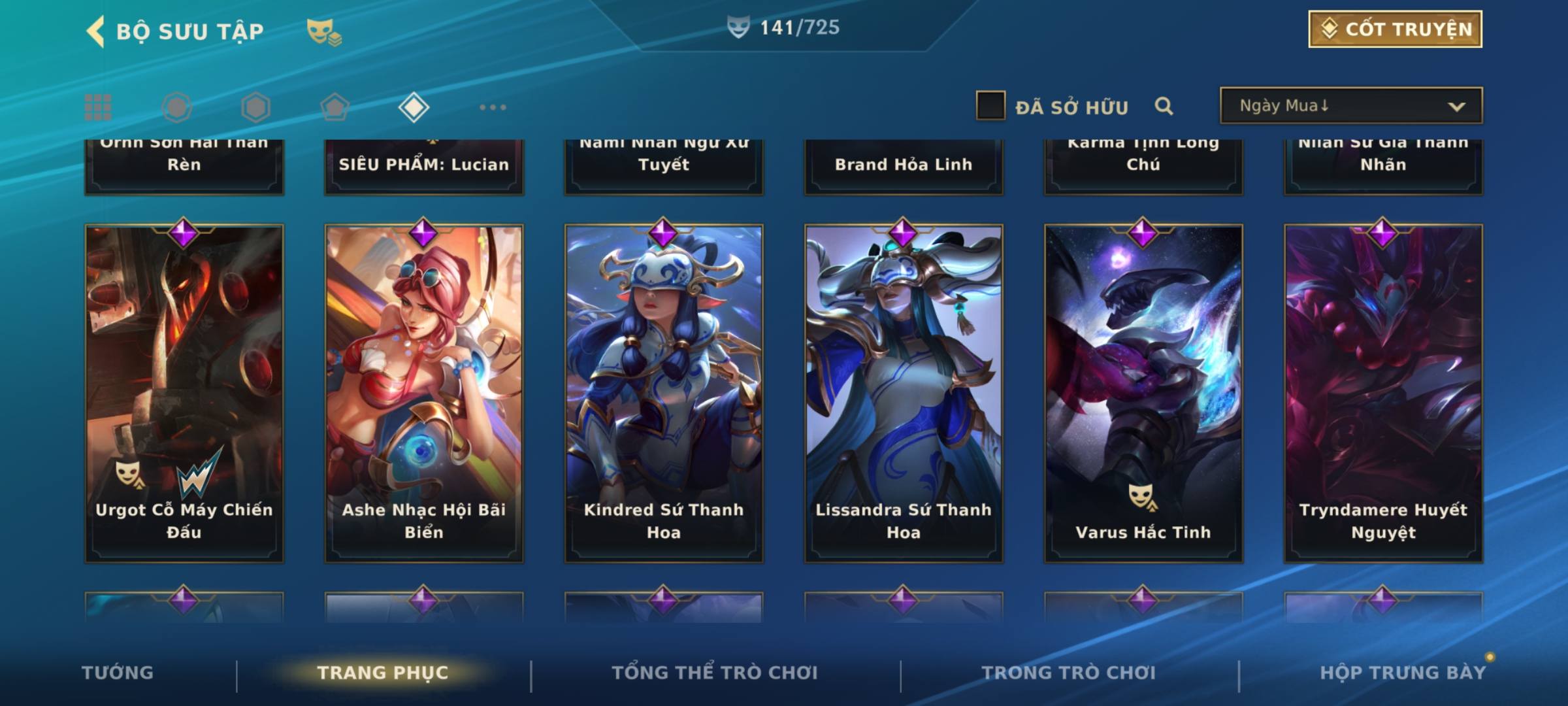Choose the Ashe Nhạc Hội Bãi Biển skin
The height and width of the screenshot is (706, 1568).
coord(424,392)
